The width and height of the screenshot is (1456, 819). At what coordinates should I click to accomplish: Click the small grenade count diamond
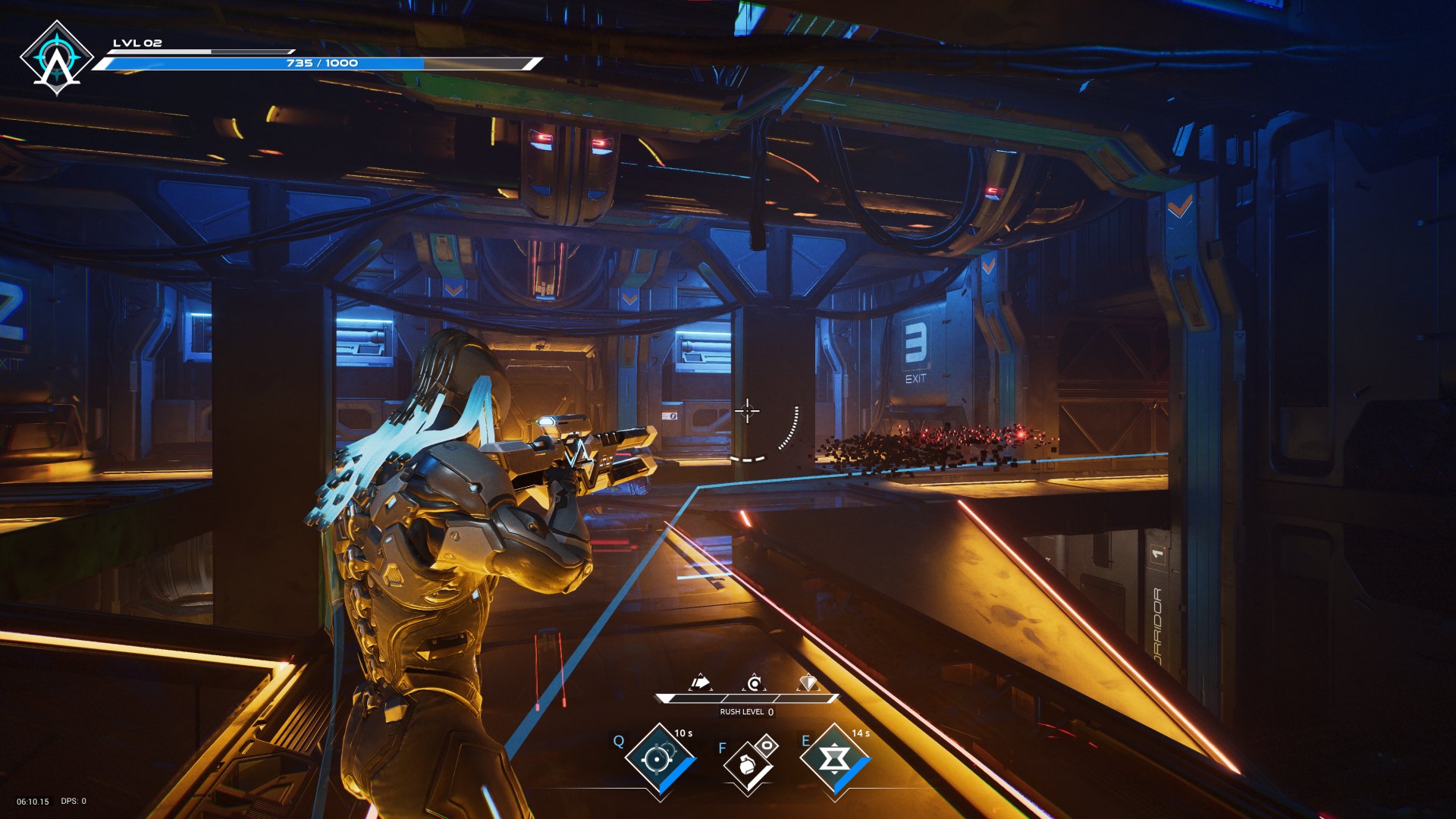pyautogui.click(x=767, y=745)
